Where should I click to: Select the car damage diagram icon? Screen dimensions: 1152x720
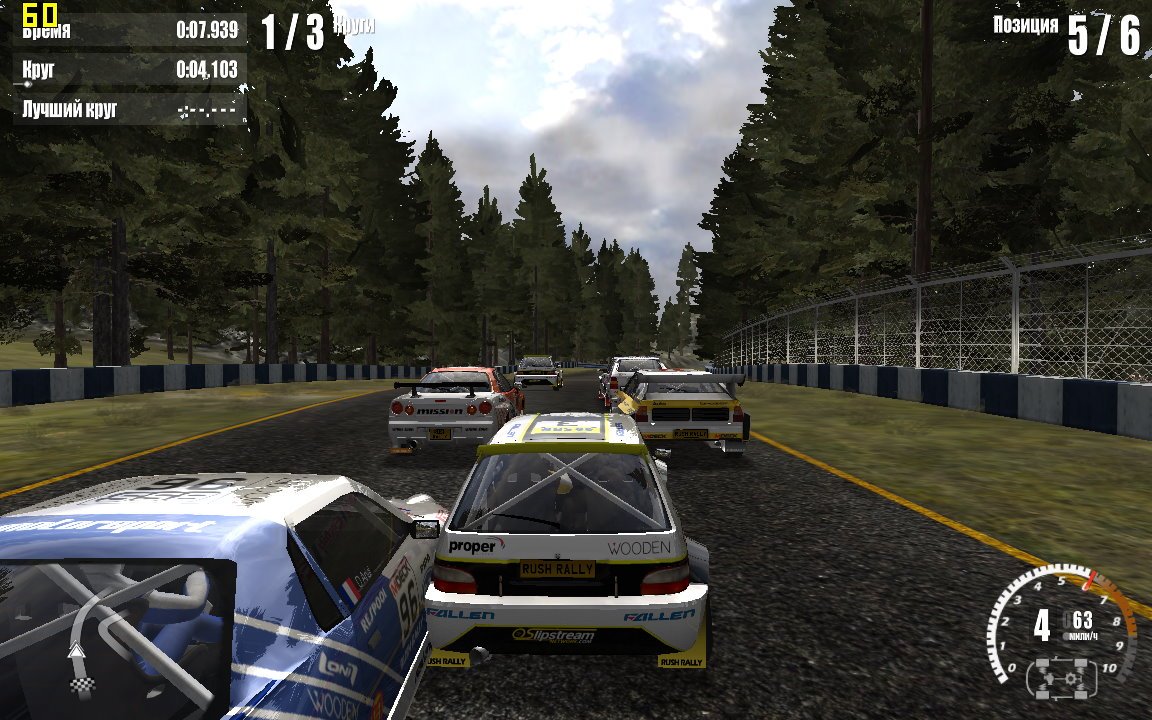click(x=1061, y=679)
